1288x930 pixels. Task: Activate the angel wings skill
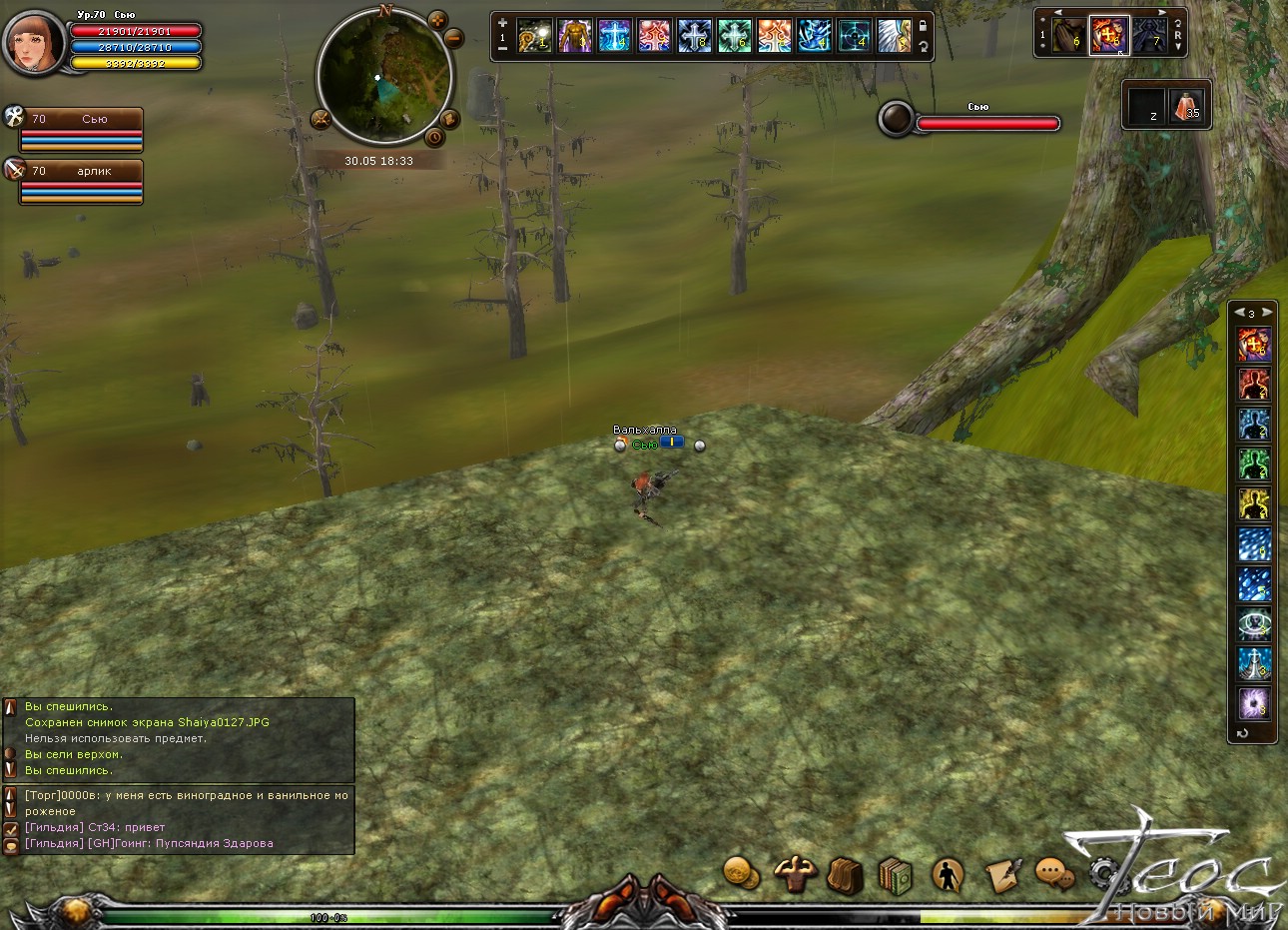[x=895, y=37]
